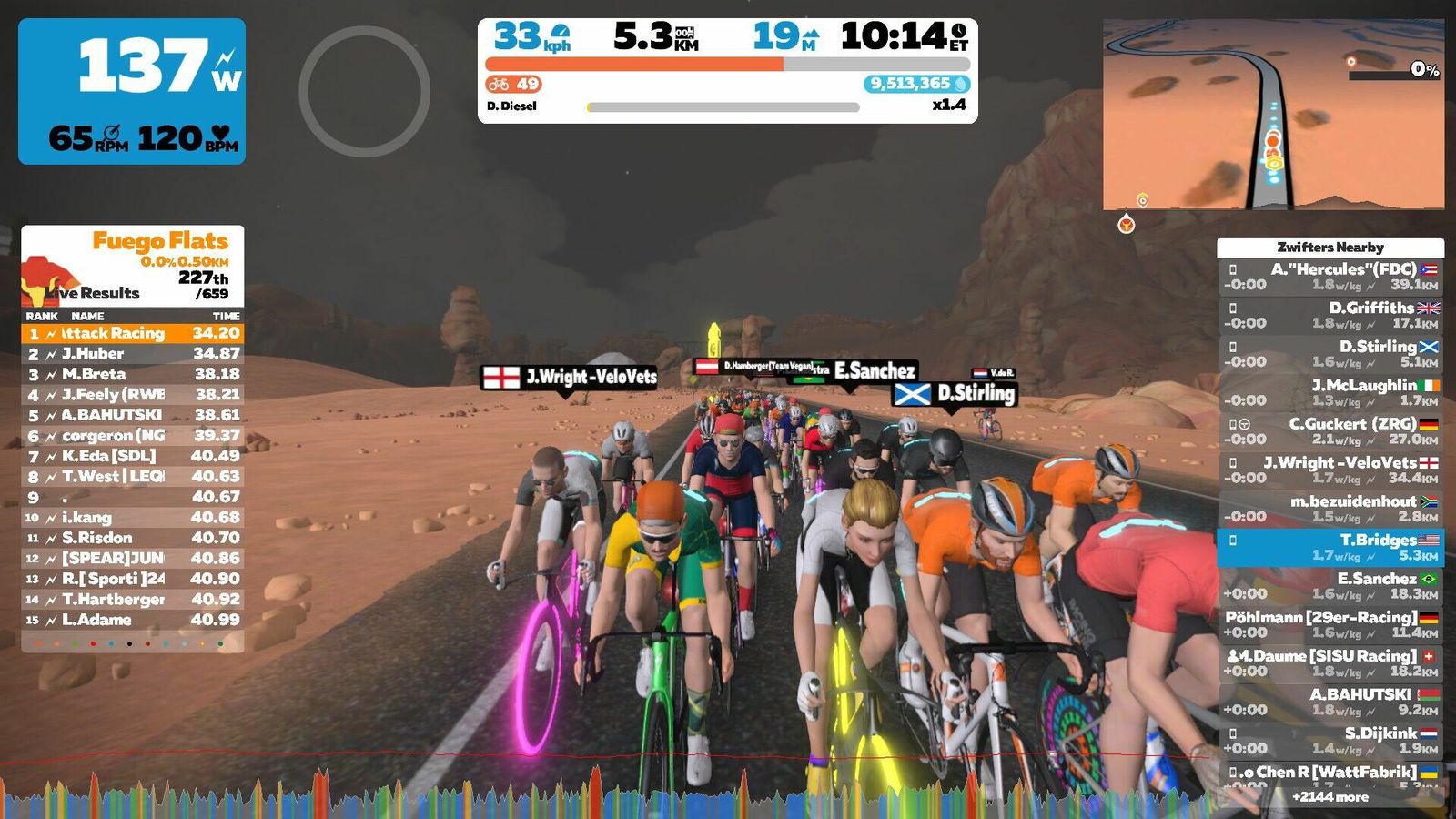Viewport: 1456px width, 819px height.
Task: Pick E.Sanchez row in Zwifters Nearby
Action: 1330,586
